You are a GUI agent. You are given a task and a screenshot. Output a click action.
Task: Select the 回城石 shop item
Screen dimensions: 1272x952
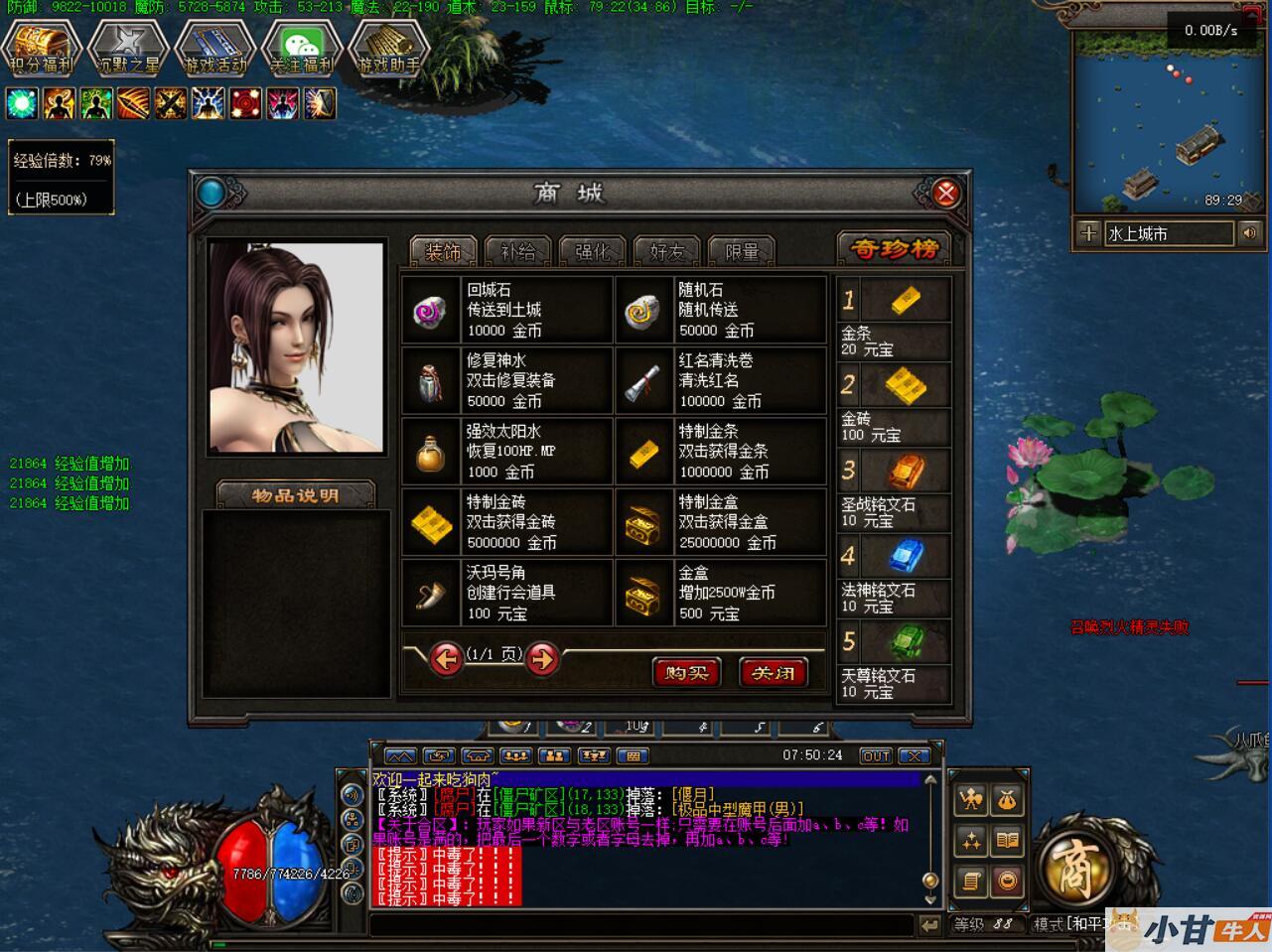click(506, 310)
